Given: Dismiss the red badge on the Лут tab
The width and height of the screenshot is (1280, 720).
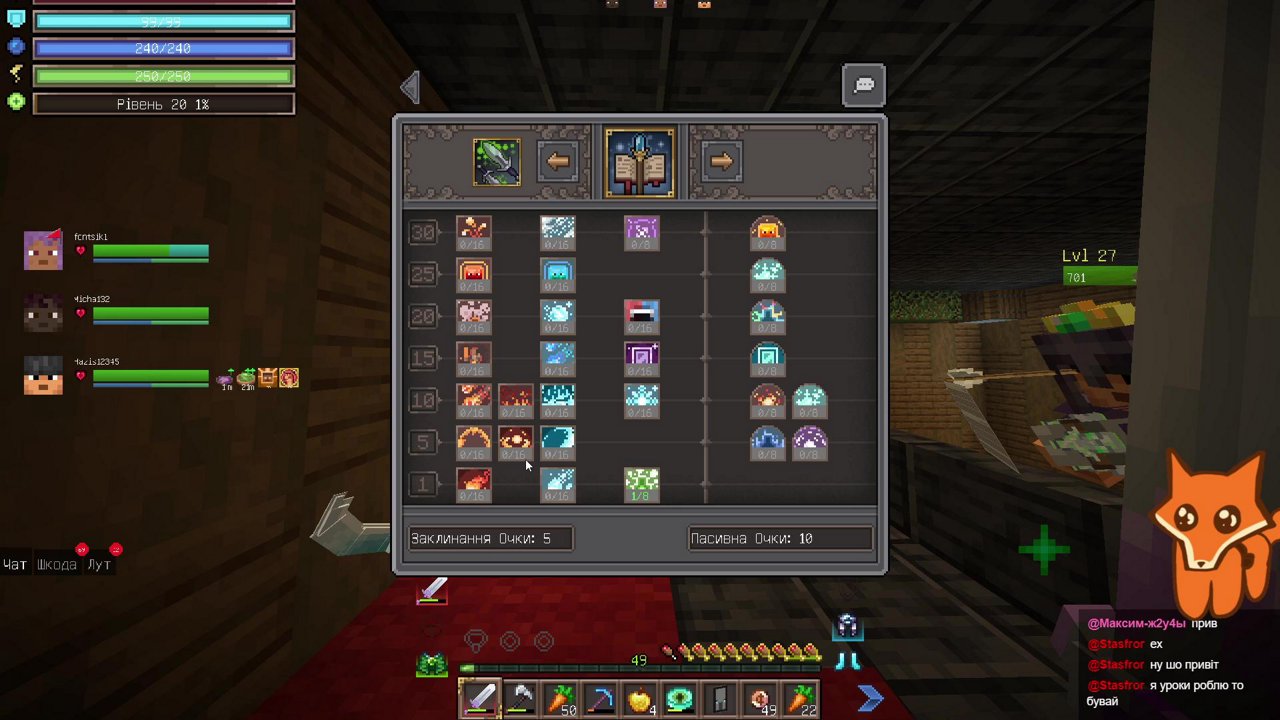Looking at the screenshot, I should (x=114, y=548).
